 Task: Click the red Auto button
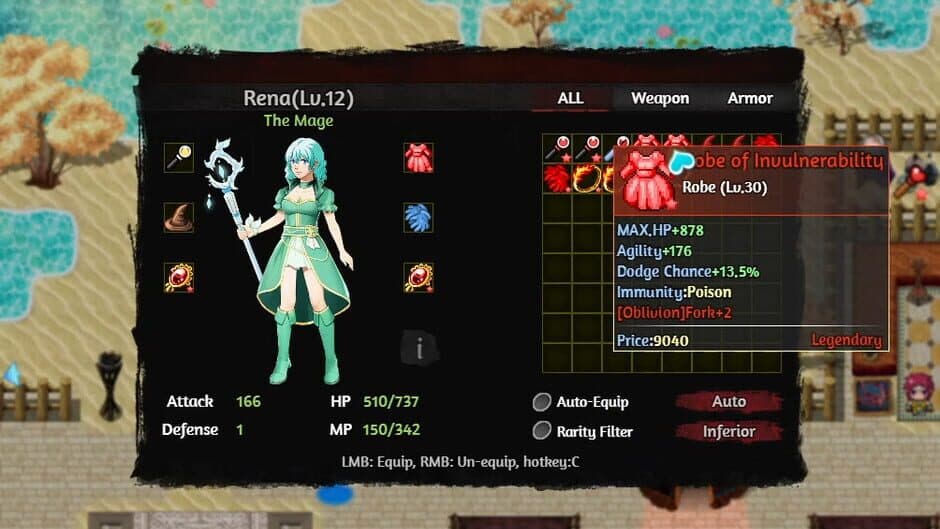(x=728, y=402)
